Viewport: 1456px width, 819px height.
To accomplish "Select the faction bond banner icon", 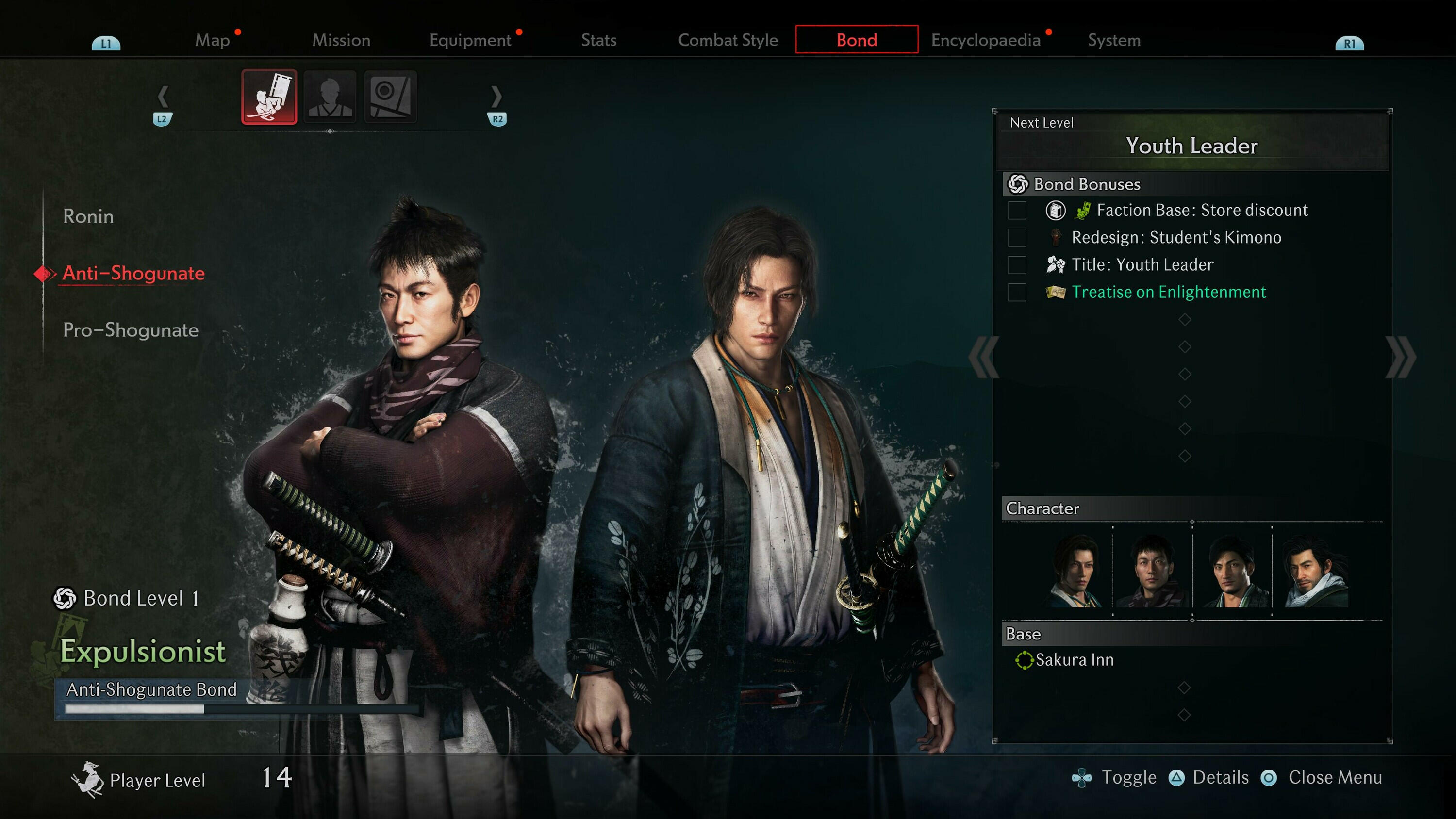I will [269, 97].
